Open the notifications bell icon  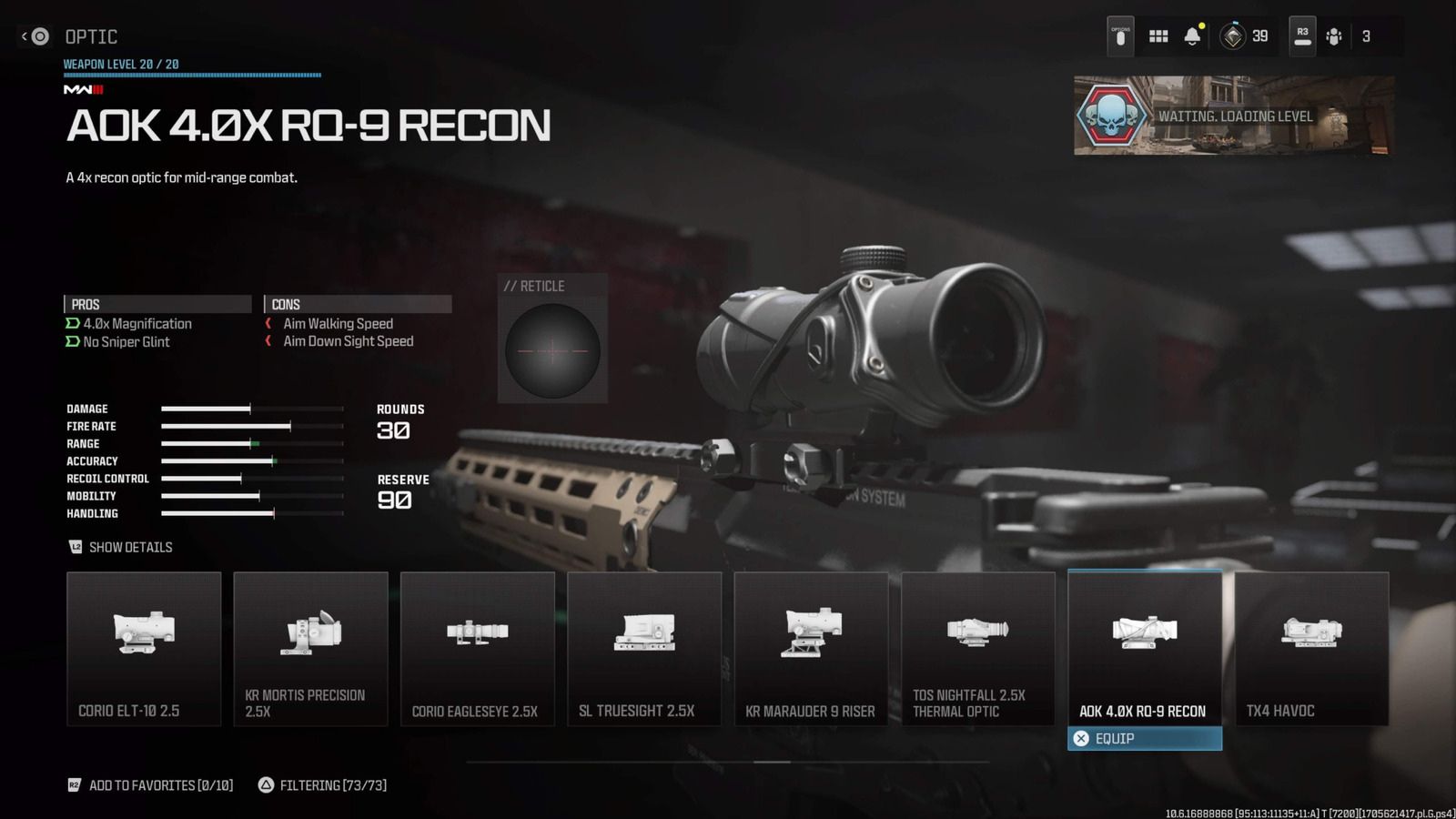pyautogui.click(x=1192, y=35)
